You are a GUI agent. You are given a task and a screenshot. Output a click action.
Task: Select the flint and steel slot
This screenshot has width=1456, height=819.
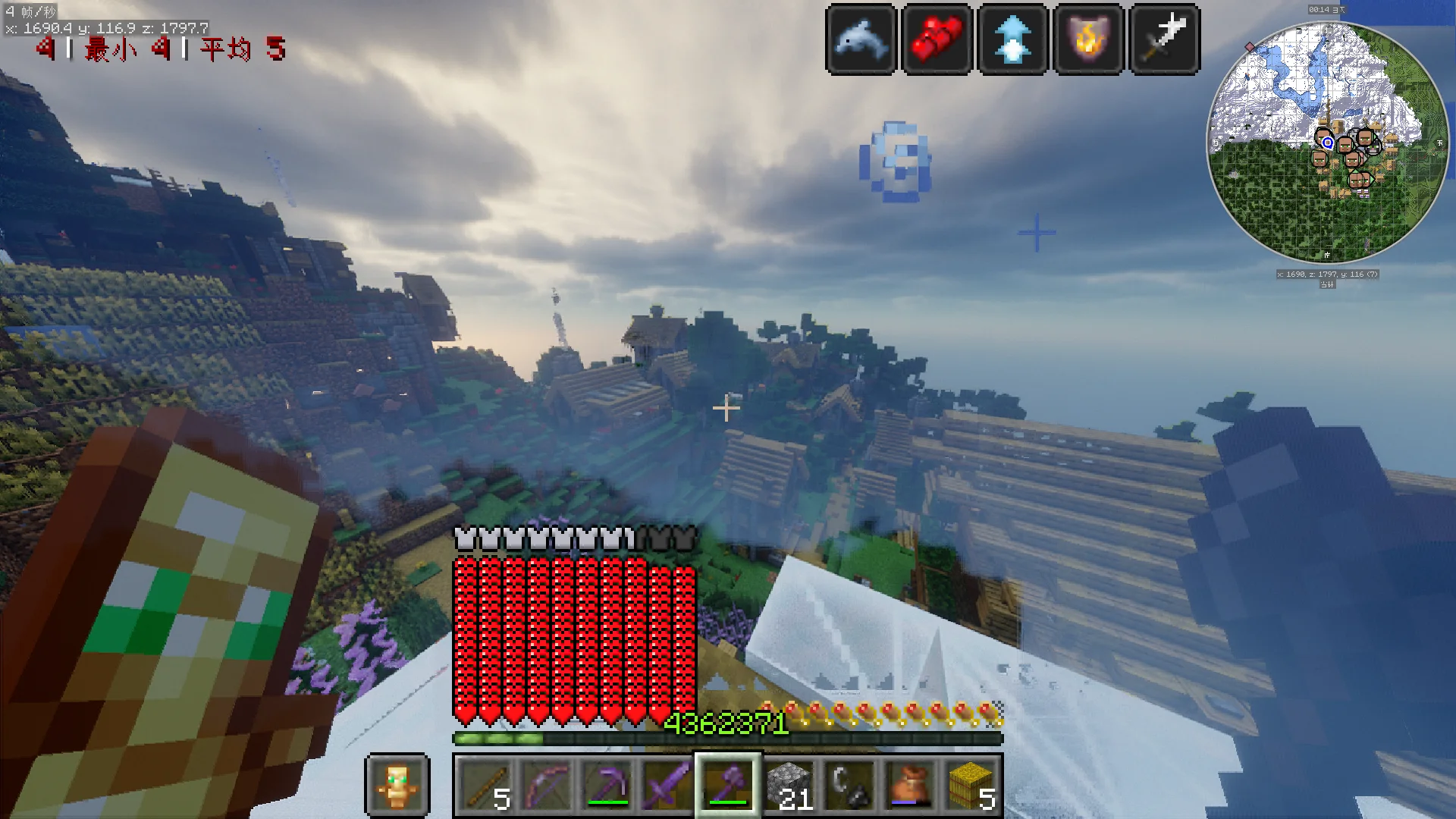tap(849, 785)
